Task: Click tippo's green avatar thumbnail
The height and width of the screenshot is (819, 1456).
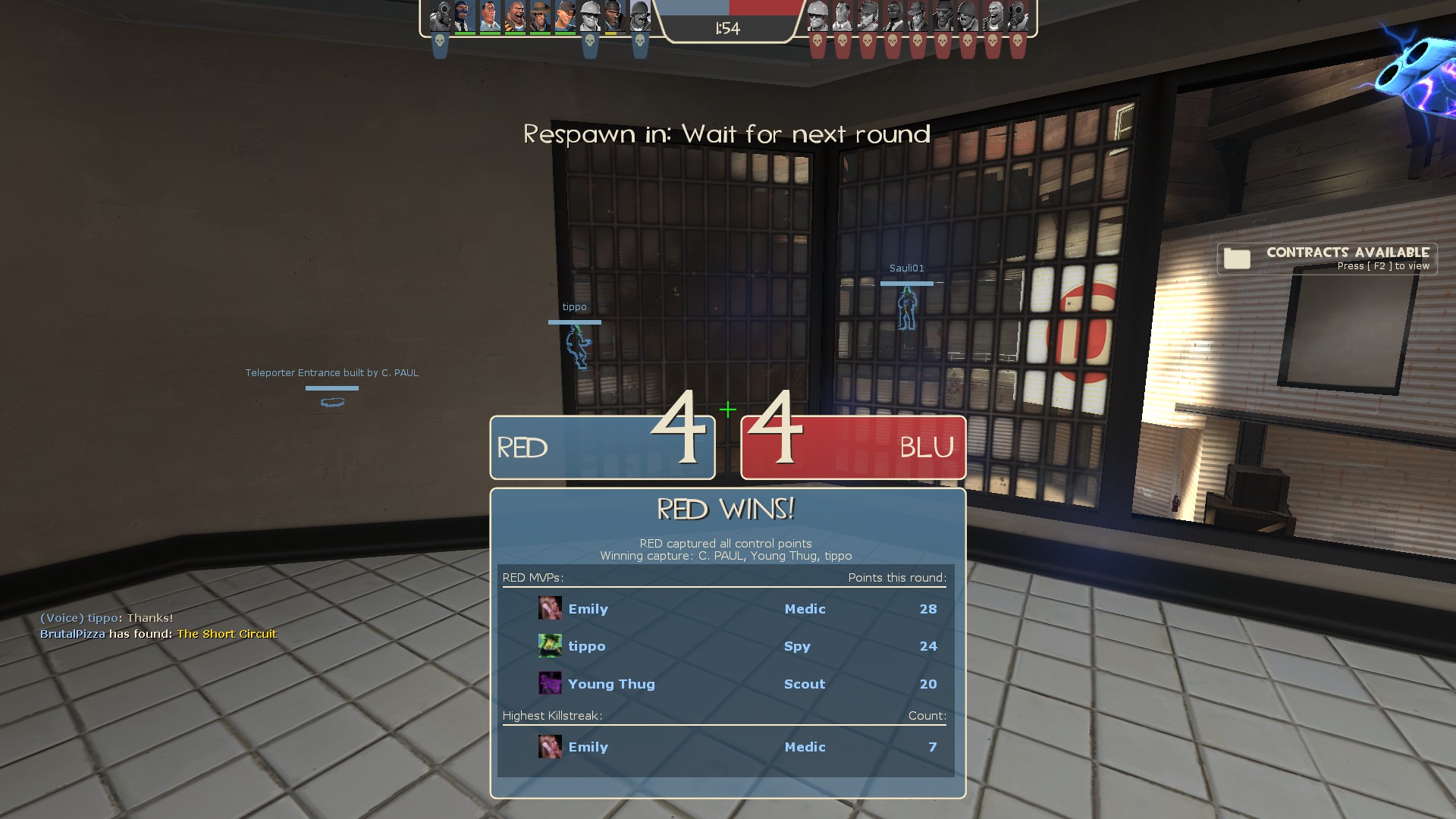Action: click(x=550, y=646)
